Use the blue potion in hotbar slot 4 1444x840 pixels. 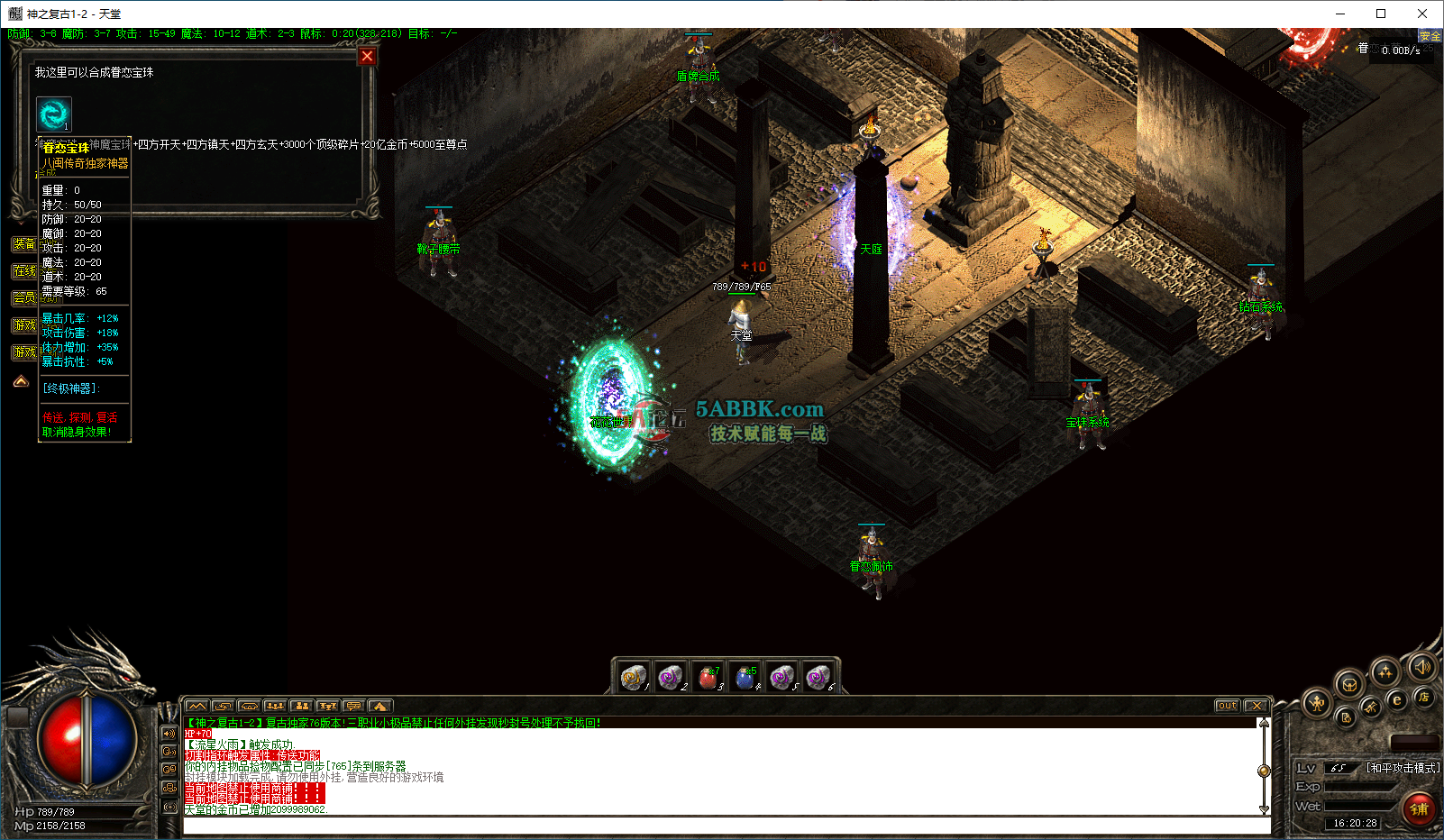[745, 677]
